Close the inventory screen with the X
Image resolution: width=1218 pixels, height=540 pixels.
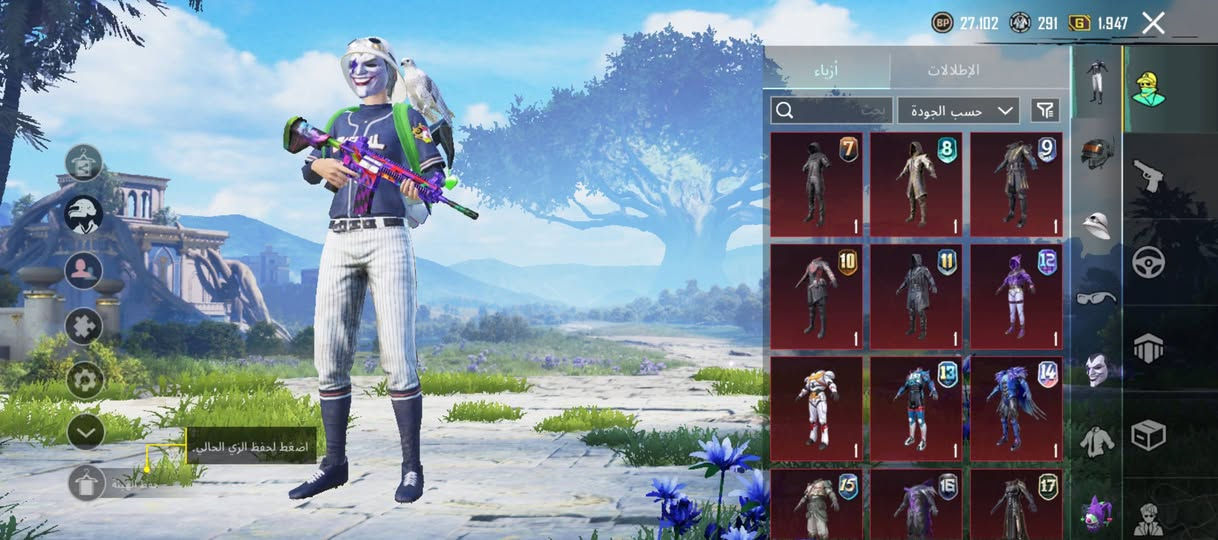tap(1153, 23)
